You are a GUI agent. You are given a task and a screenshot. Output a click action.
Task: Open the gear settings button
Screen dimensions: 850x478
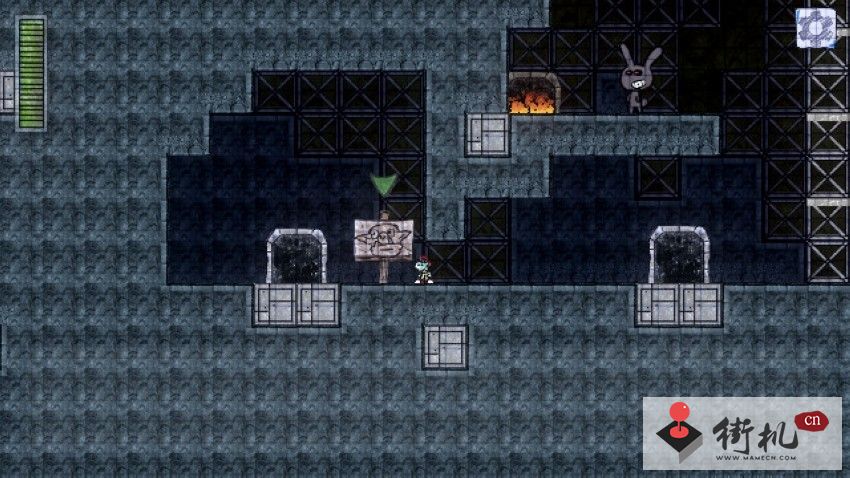click(815, 26)
